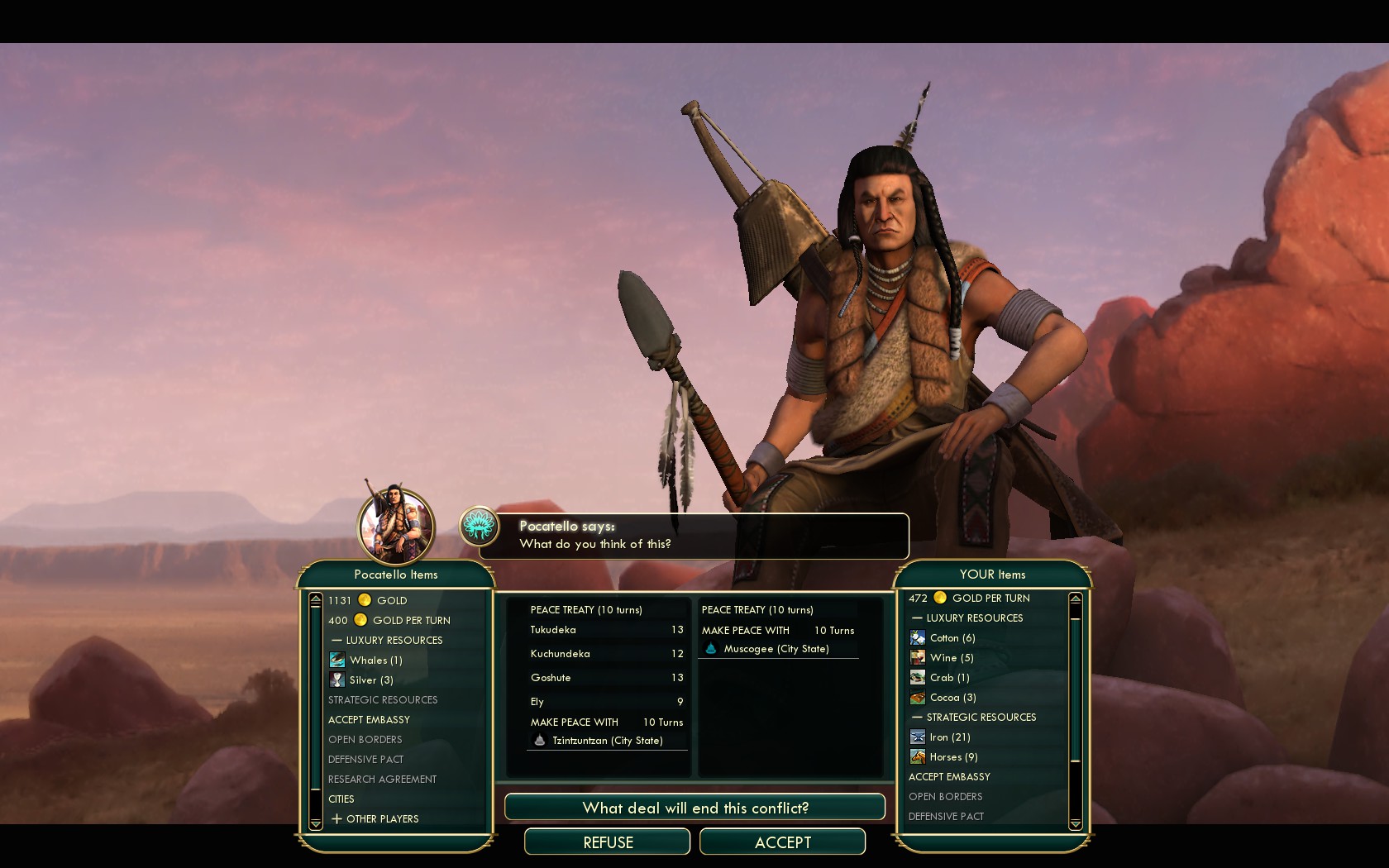Offer your Cotton luxury resource
The image size is (1389, 868).
pos(952,637)
